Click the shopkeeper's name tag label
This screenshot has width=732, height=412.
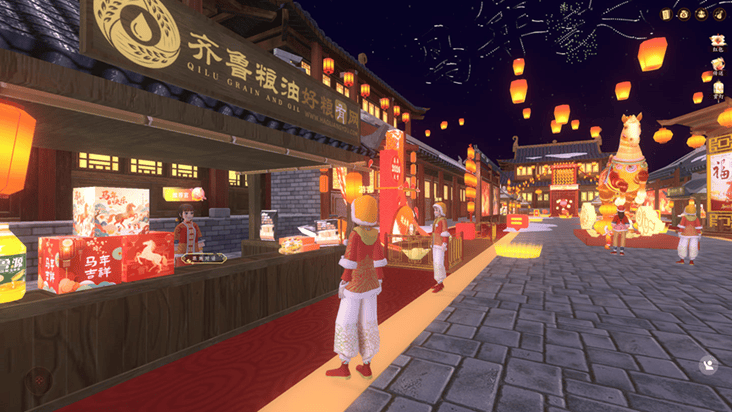point(204,258)
